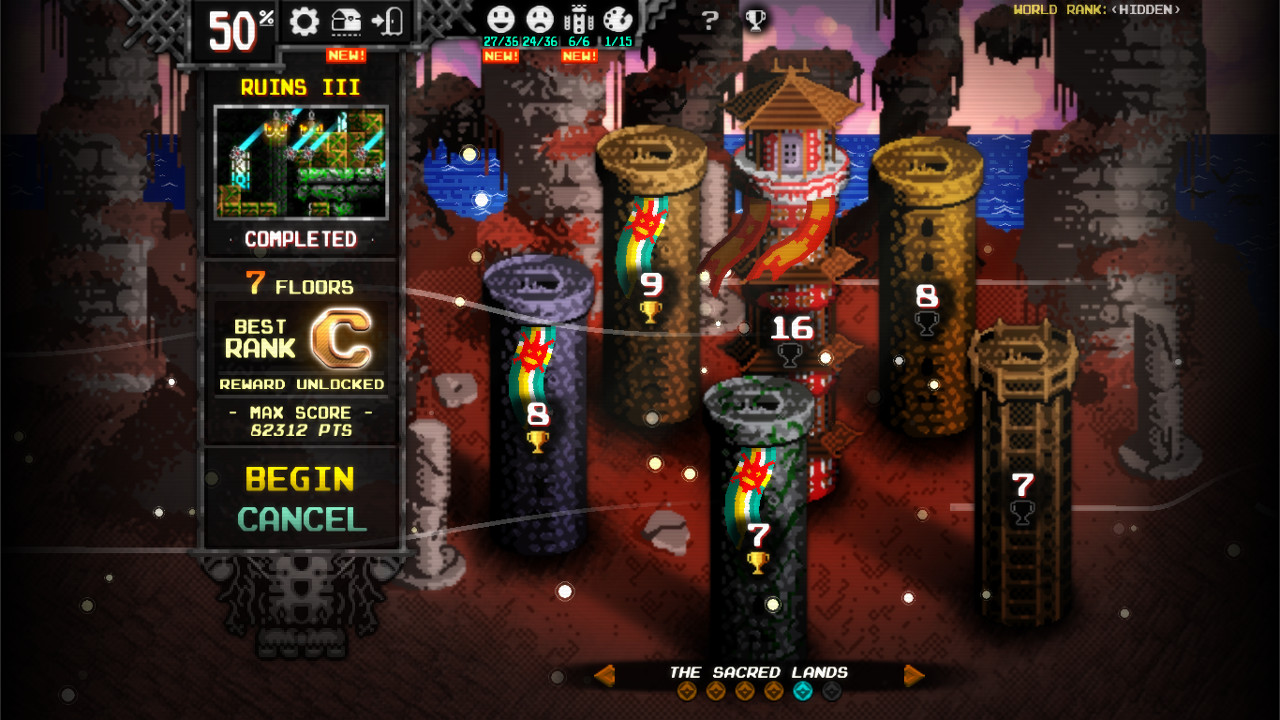Viewport: 1280px width, 720px height.
Task: Go to the next world with right arrow
Action: [914, 676]
